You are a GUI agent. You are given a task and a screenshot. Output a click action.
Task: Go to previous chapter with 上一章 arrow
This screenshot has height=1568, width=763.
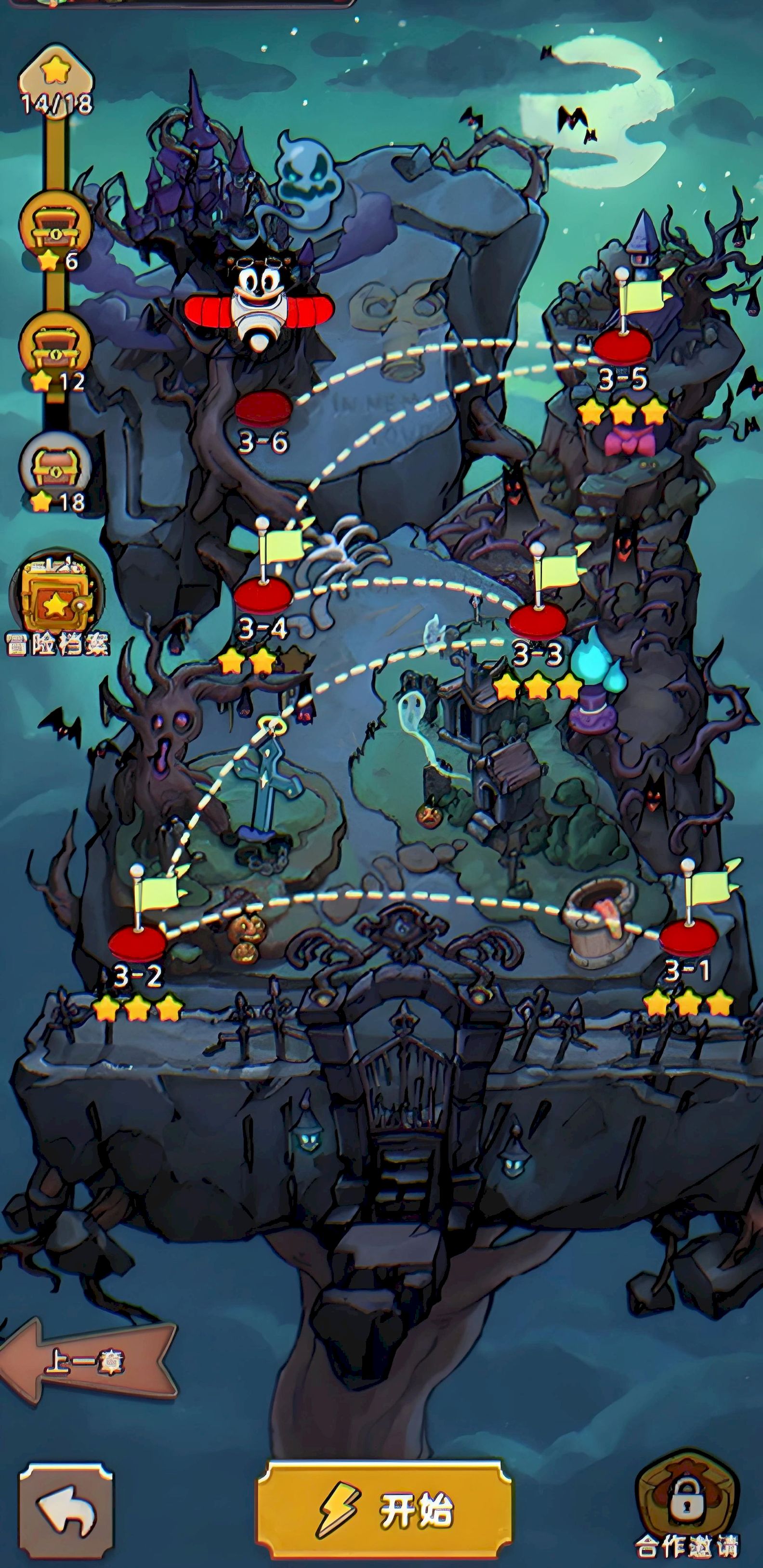(x=85, y=1361)
